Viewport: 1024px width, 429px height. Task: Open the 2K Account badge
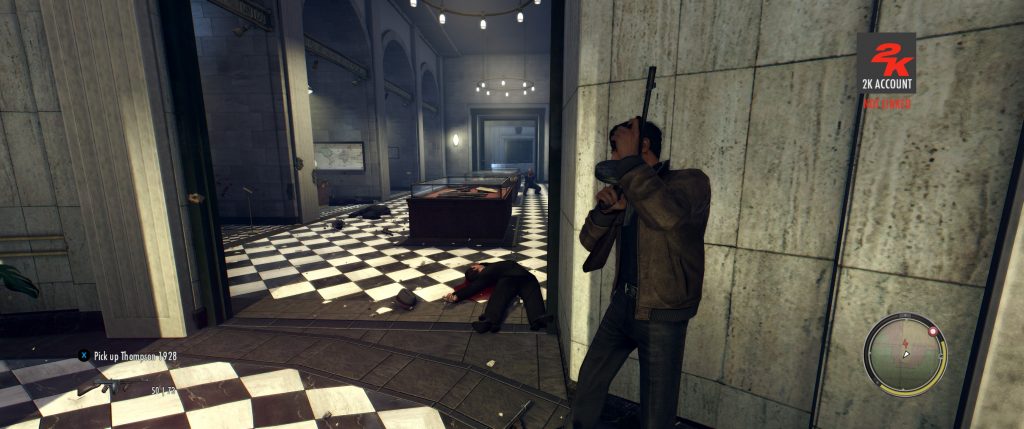[885, 62]
